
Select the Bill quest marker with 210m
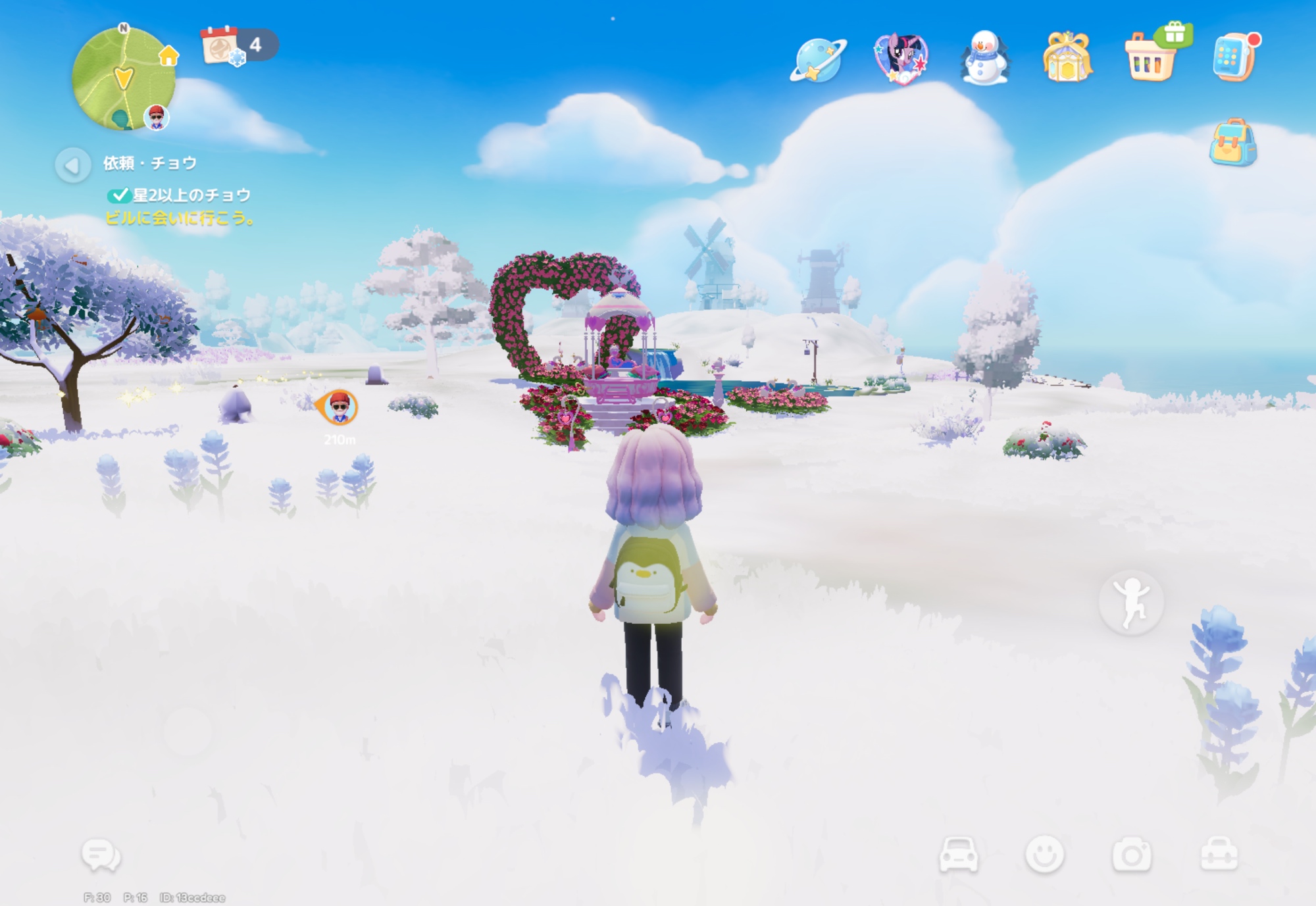(x=340, y=408)
